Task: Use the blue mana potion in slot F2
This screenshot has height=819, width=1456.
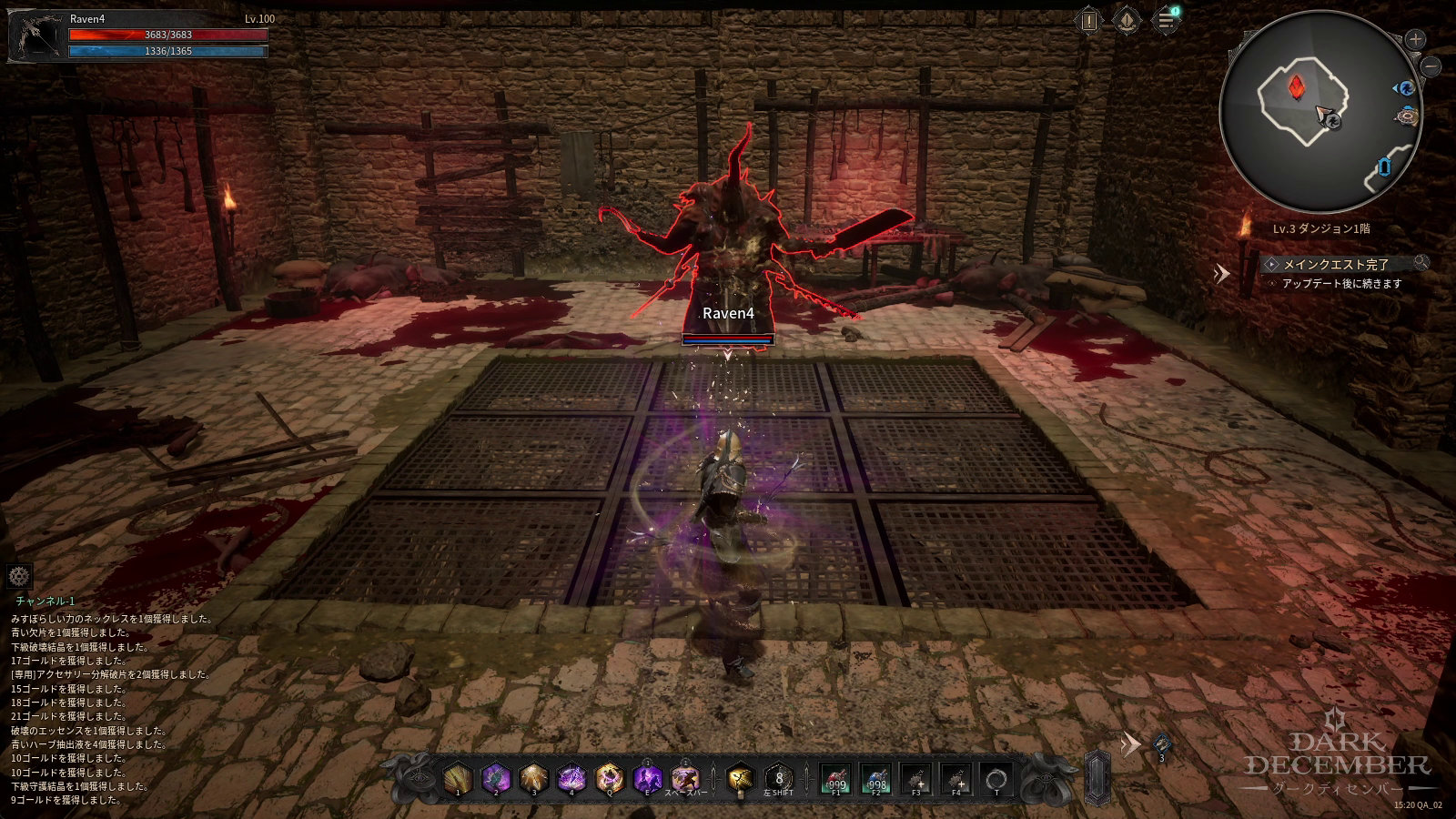Action: tap(875, 779)
